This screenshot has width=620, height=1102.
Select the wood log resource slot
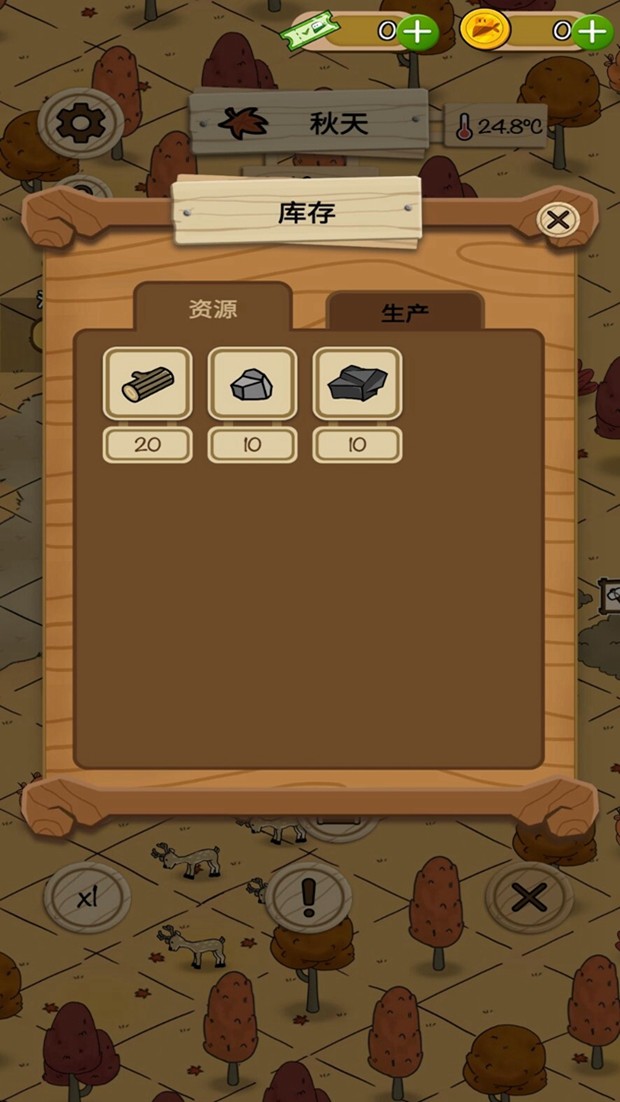tap(148, 384)
